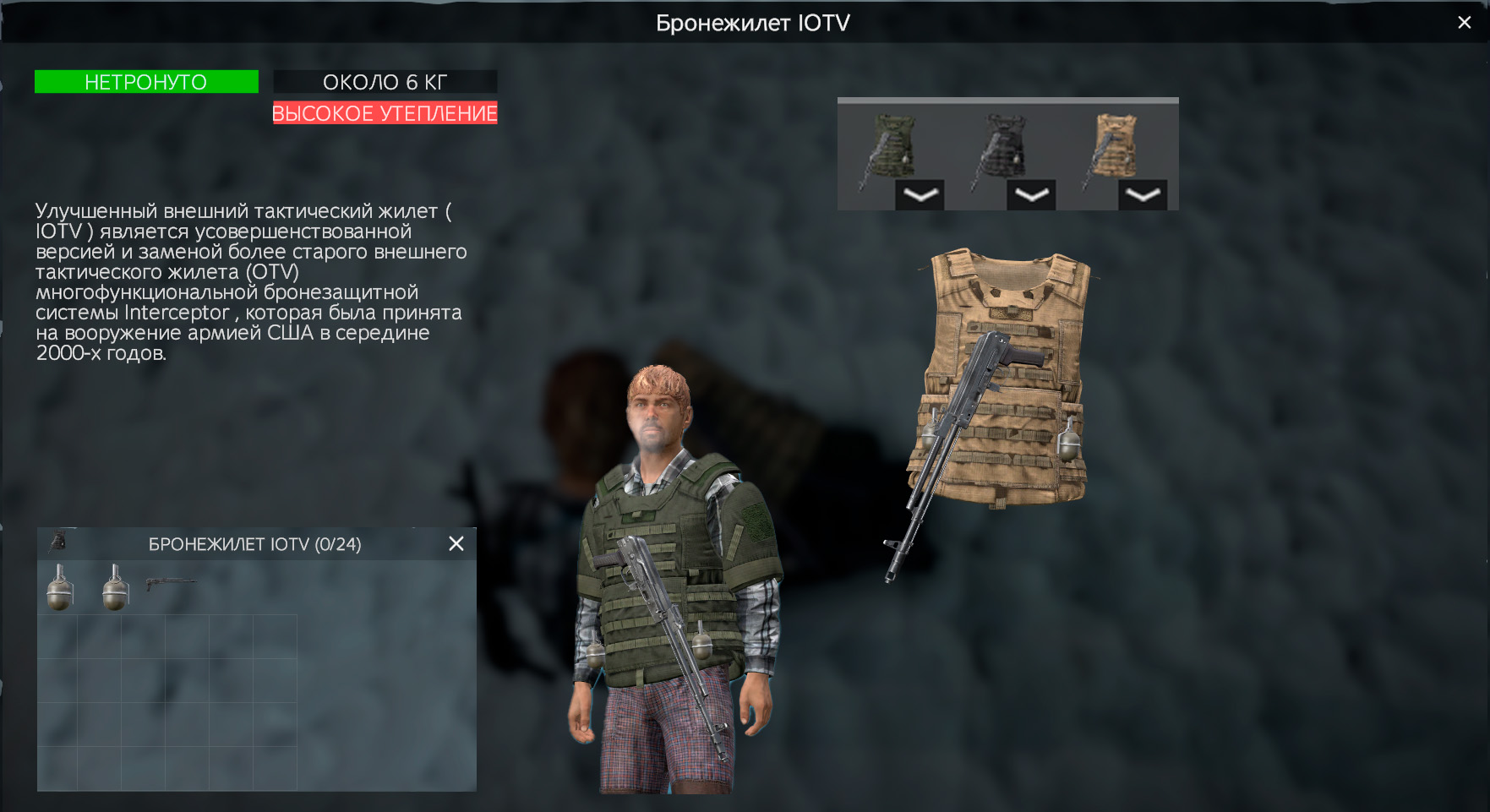
Task: Click the ВЫСОКОЕ УТЕПЛЕНИЕ insulation label
Action: click(x=385, y=112)
